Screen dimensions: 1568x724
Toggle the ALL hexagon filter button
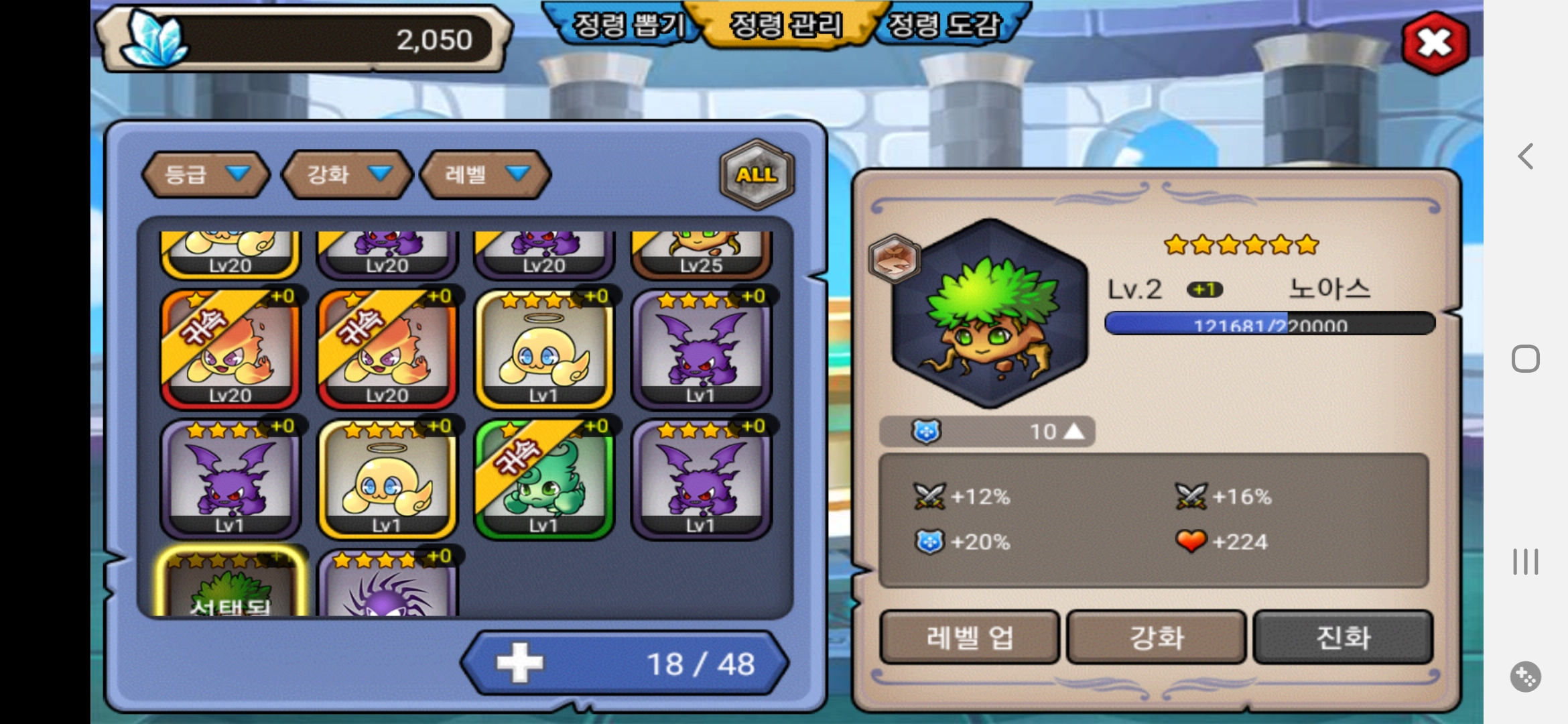pyautogui.click(x=757, y=174)
